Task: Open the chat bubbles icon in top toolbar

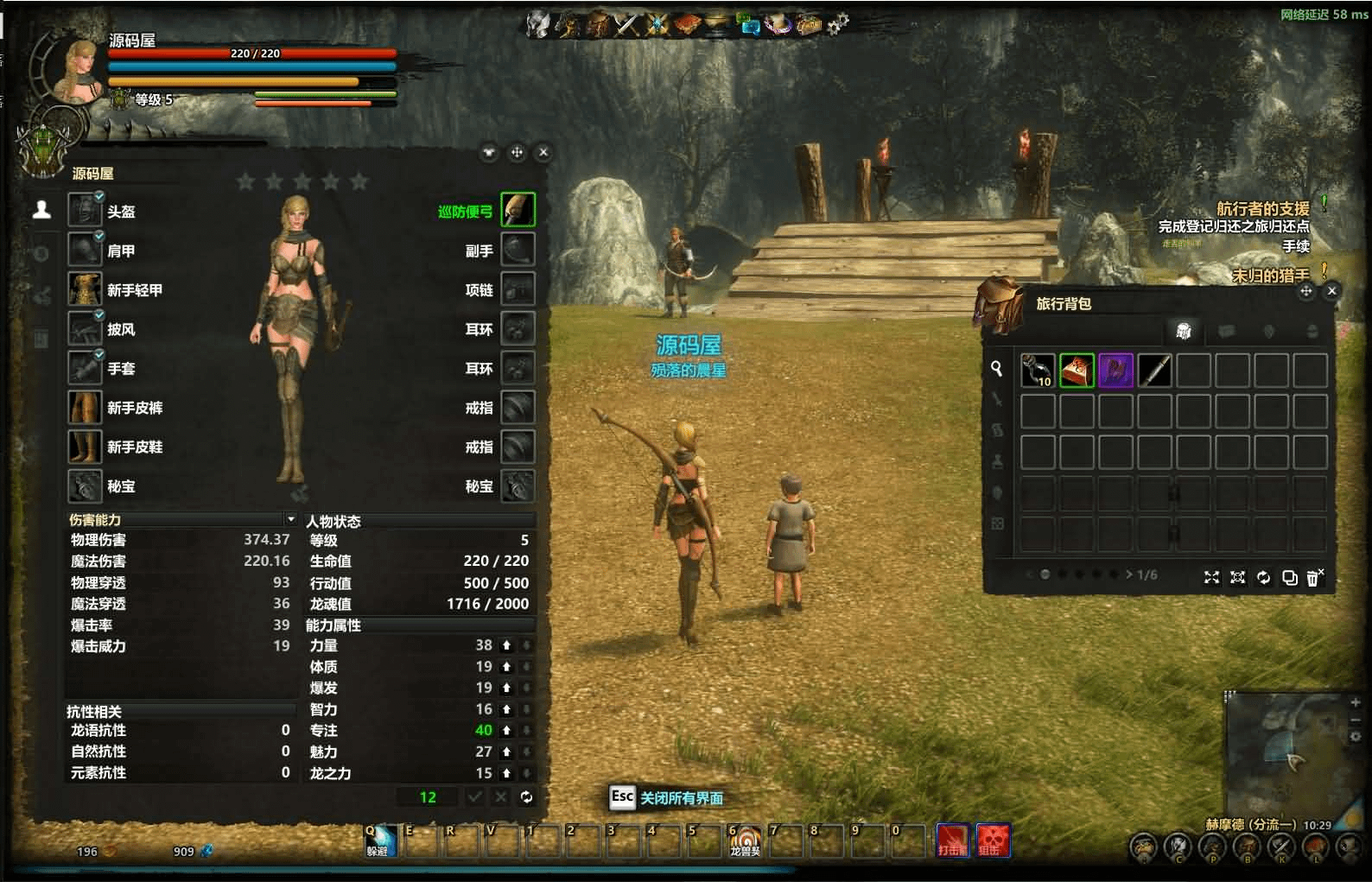Action: pyautogui.click(x=747, y=24)
